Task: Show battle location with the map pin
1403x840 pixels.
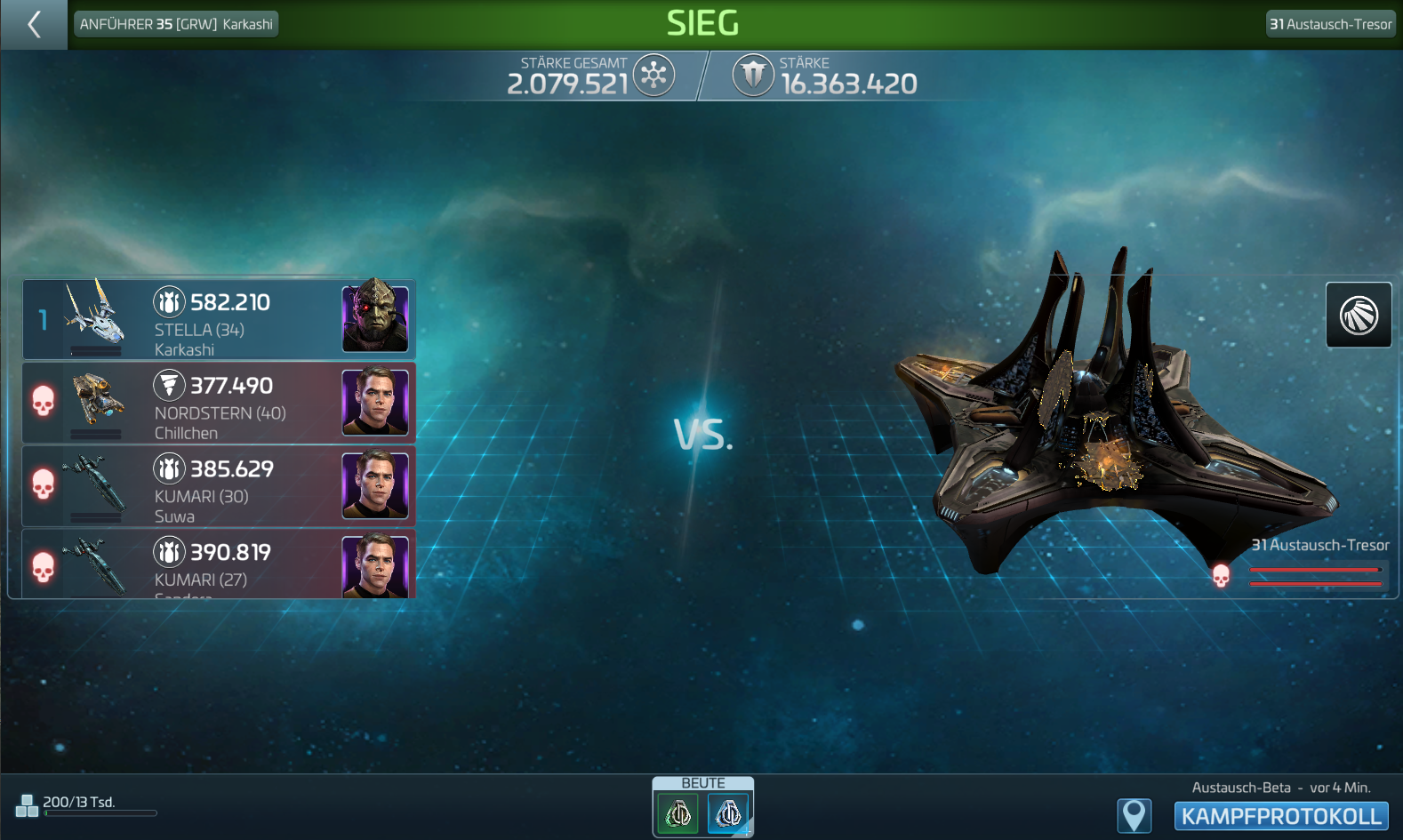Action: 1134,815
